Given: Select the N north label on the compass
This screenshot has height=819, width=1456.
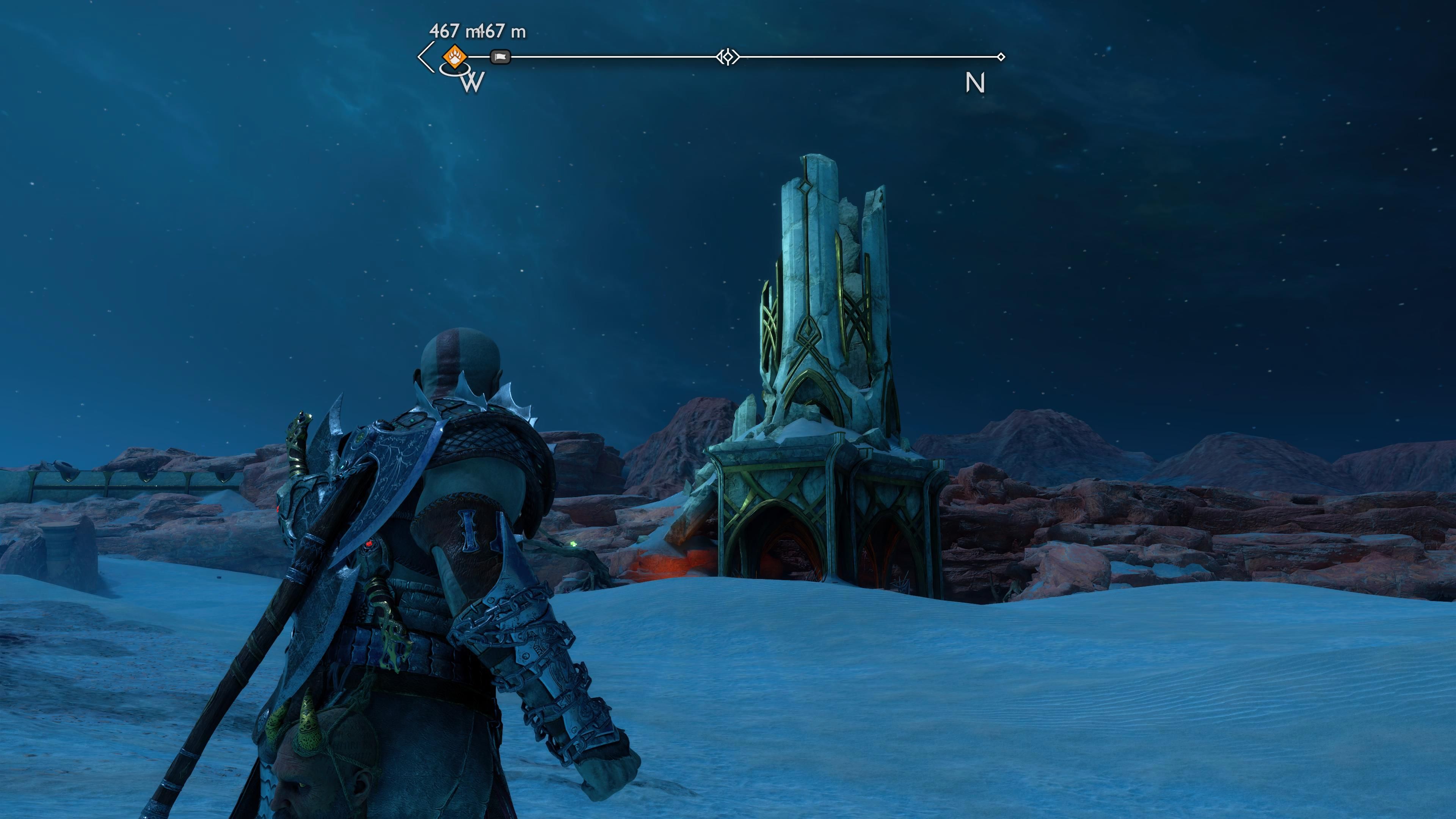Looking at the screenshot, I should click(x=975, y=83).
